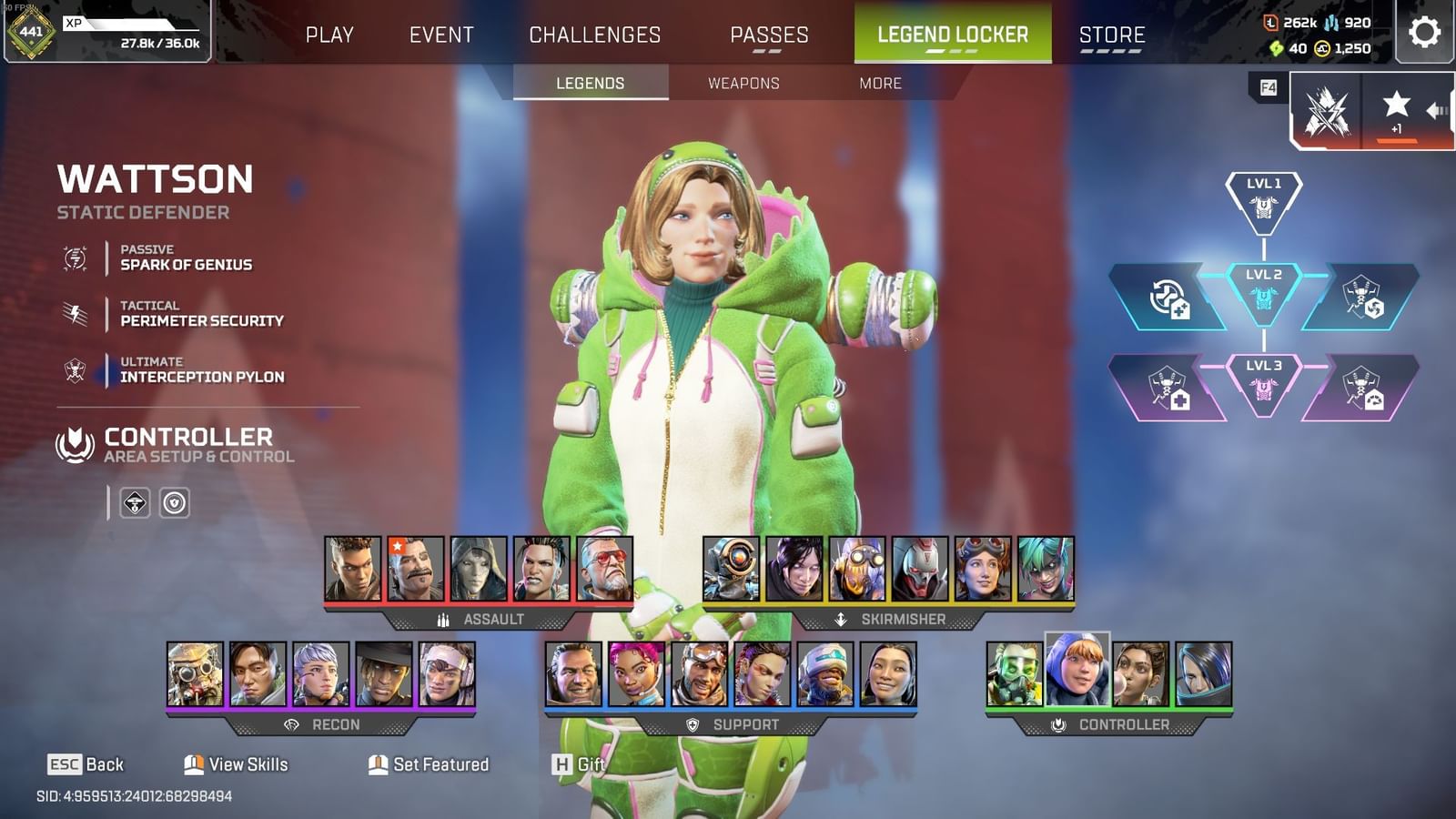1456x819 pixels.
Task: Toggle the left LVL 2 perk upgrade
Action: 1168,298
